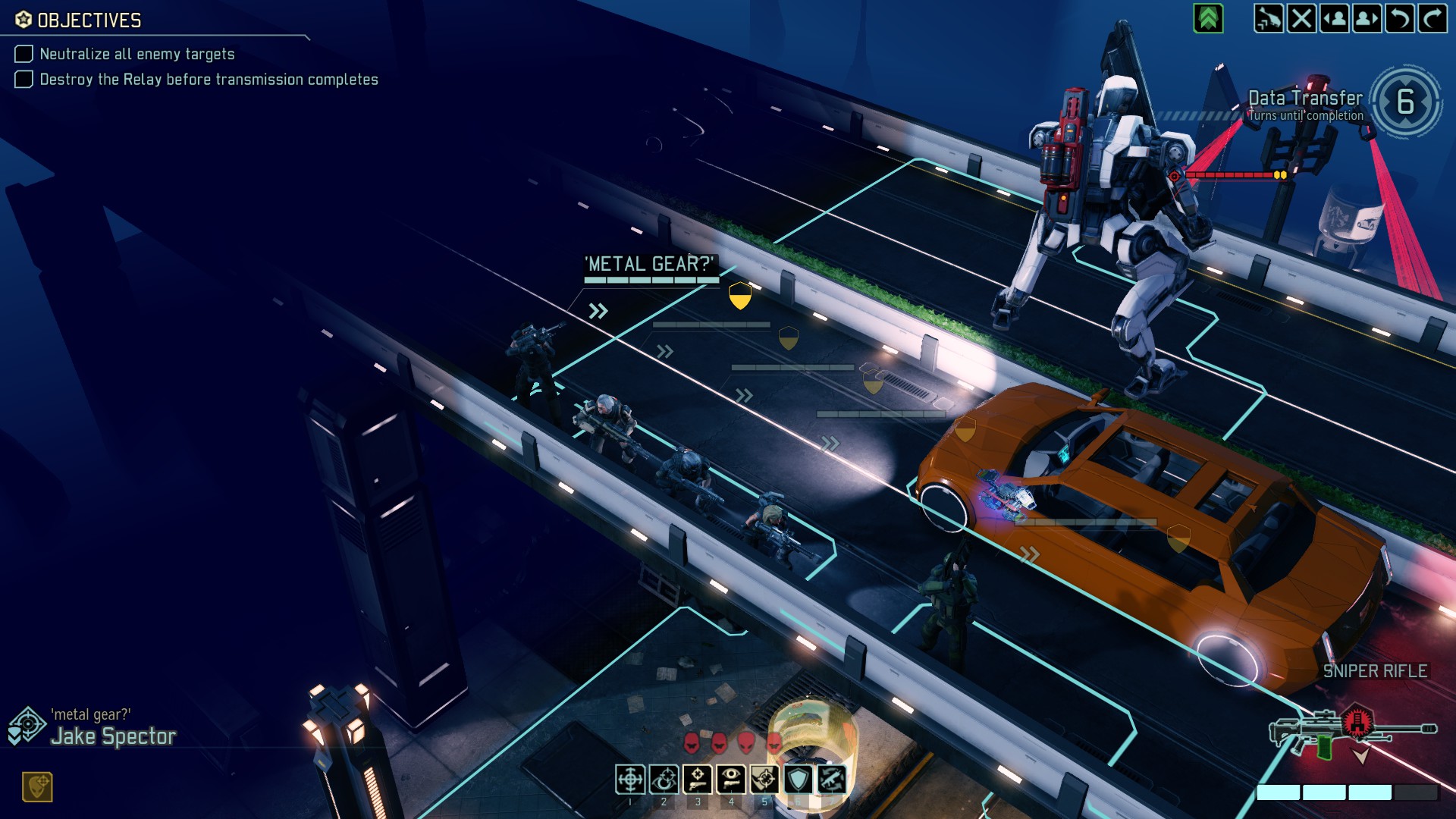
Task: Click the reload weapon ability icon
Action: coord(831,779)
